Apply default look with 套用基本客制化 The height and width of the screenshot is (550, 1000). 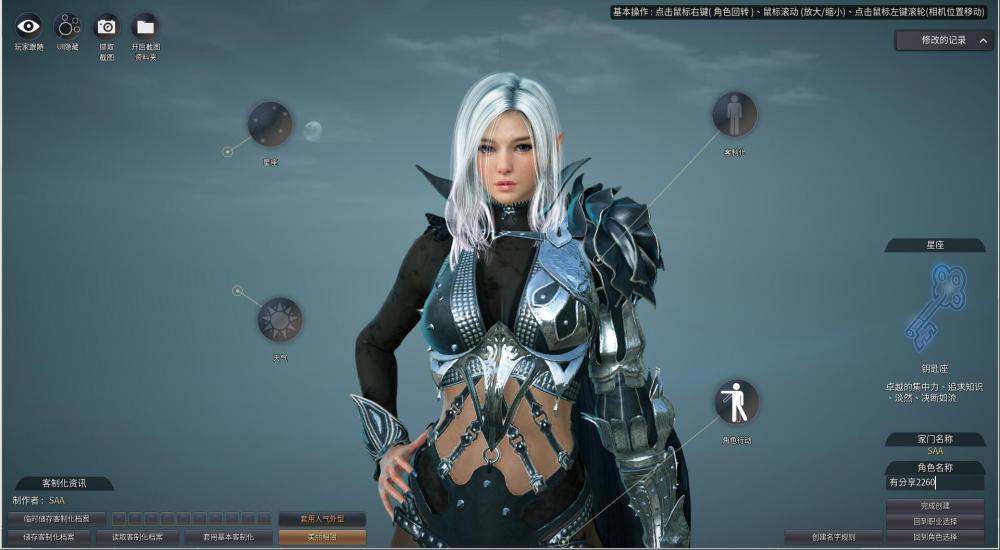(228, 537)
